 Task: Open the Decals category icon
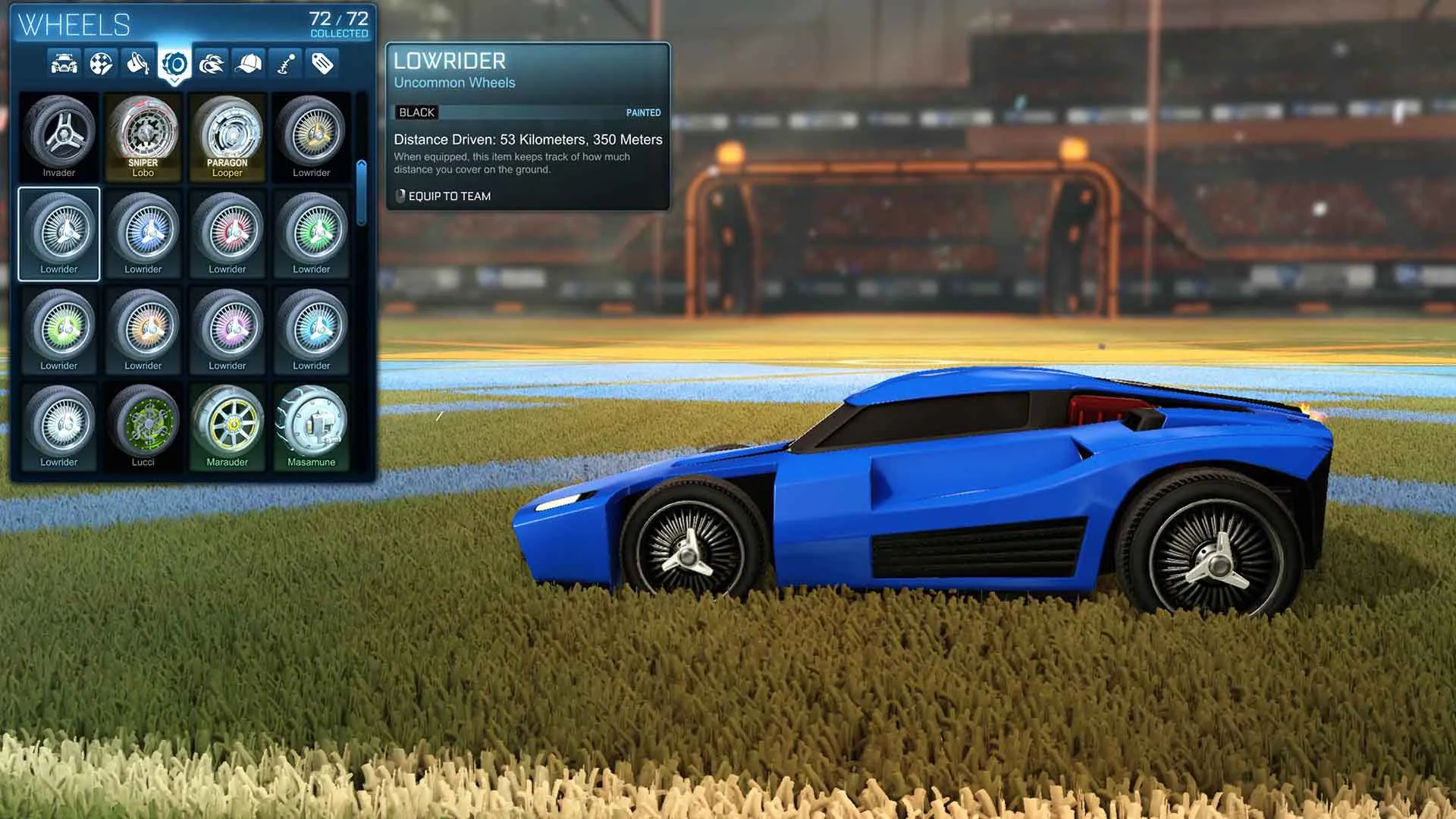coord(100,64)
